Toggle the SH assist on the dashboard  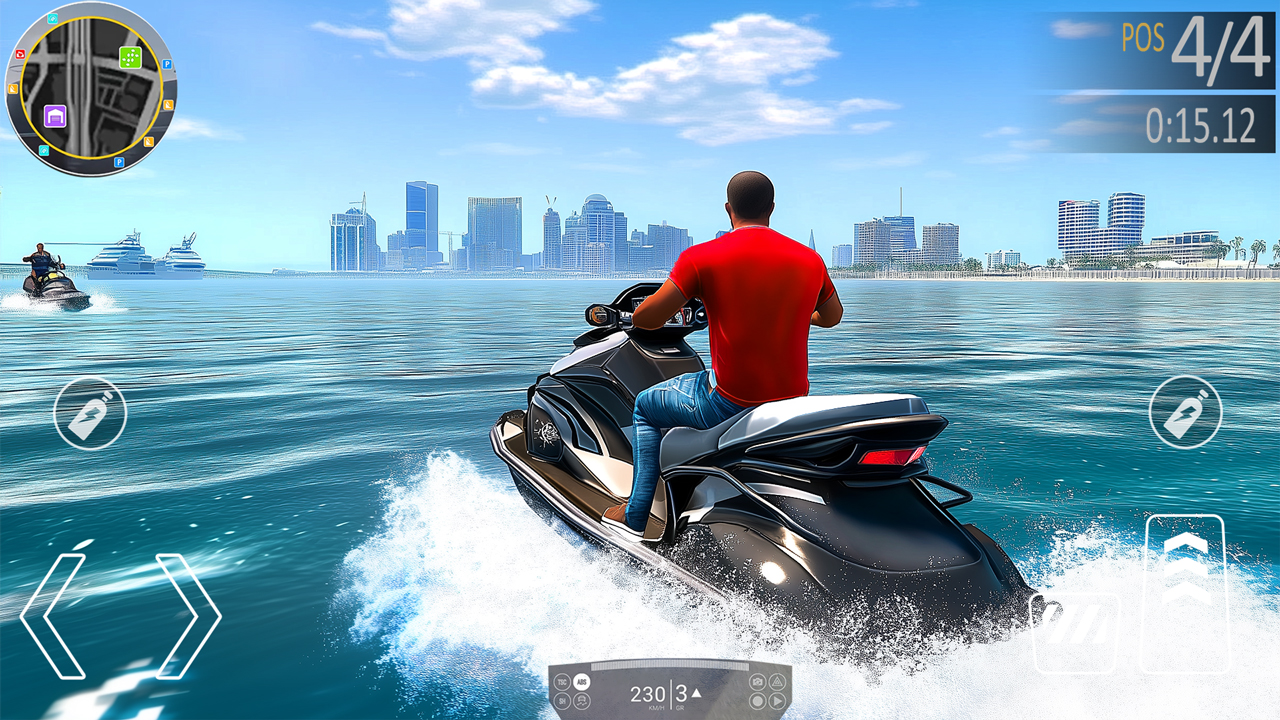pyautogui.click(x=563, y=701)
